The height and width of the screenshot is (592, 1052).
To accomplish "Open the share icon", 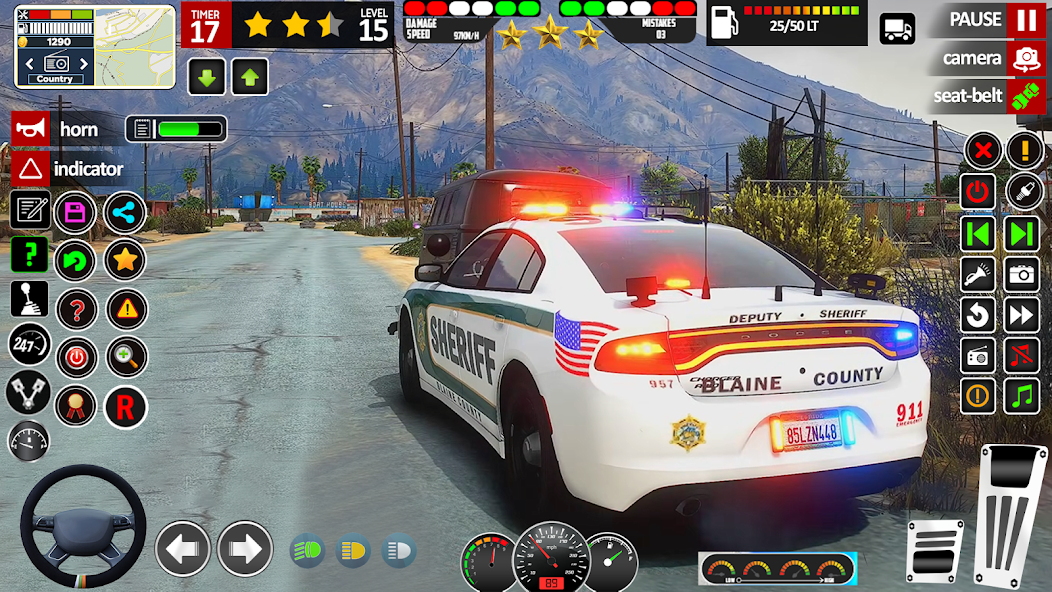I will 125,212.
